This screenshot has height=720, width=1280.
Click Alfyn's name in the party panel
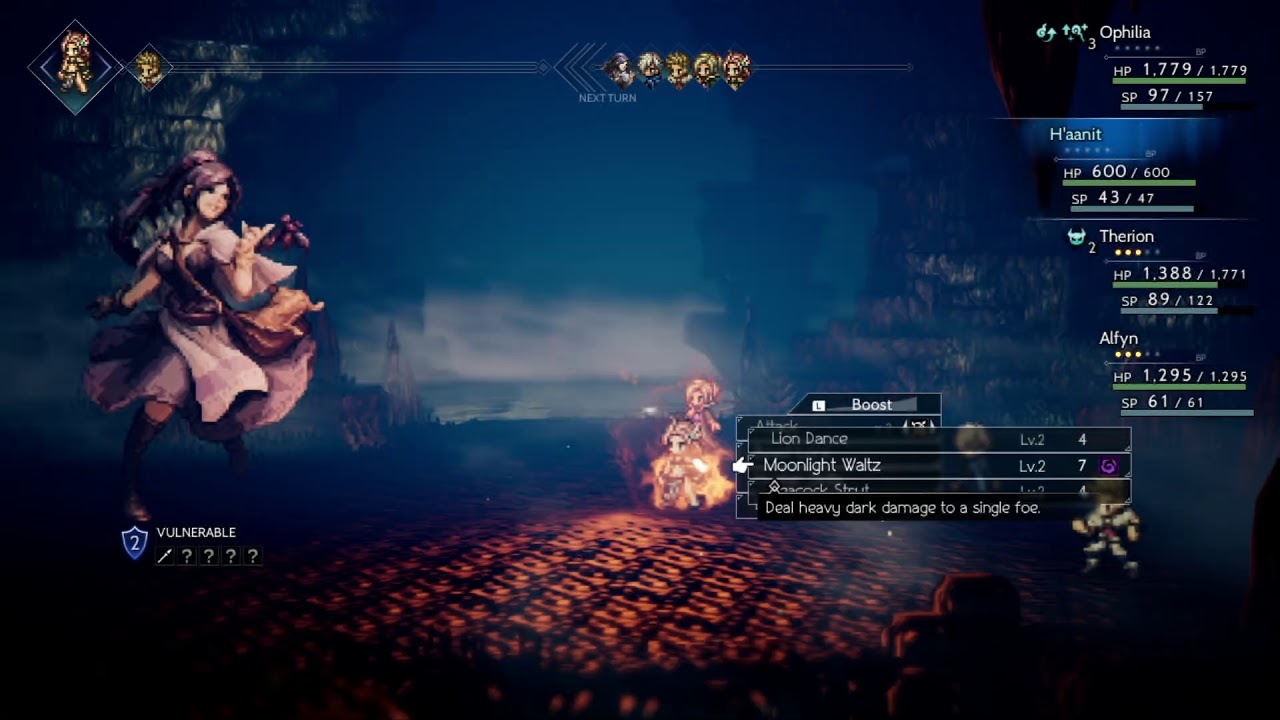(1119, 339)
